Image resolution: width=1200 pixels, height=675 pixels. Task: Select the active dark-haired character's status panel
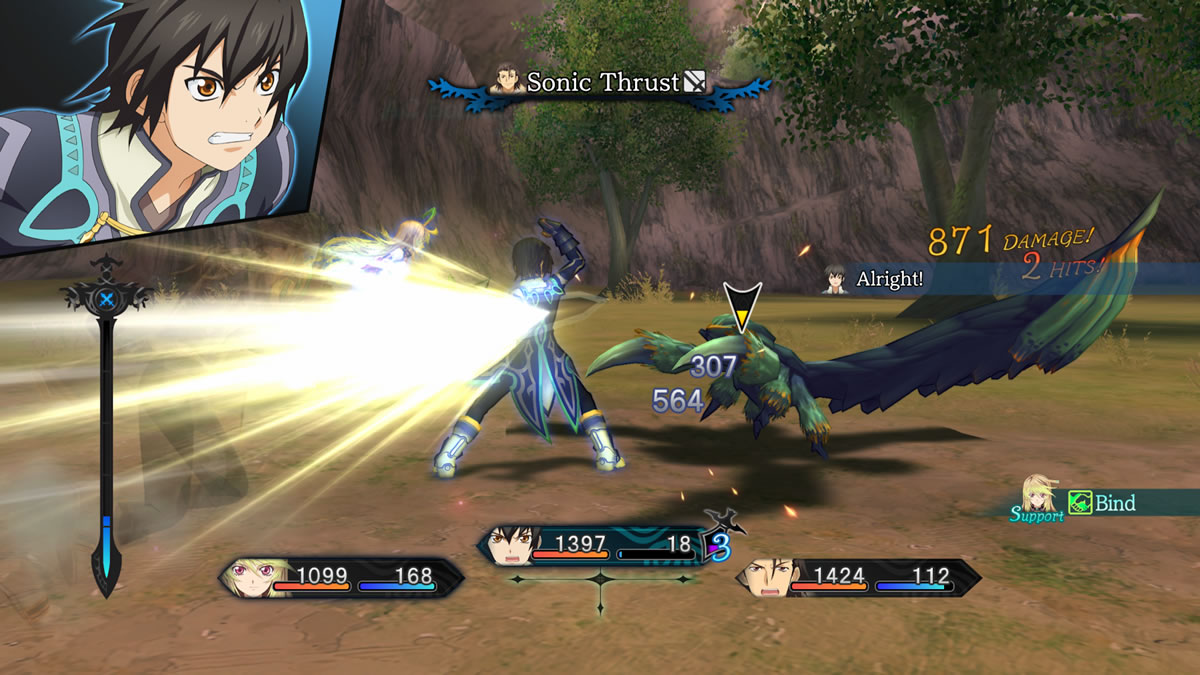tap(598, 546)
